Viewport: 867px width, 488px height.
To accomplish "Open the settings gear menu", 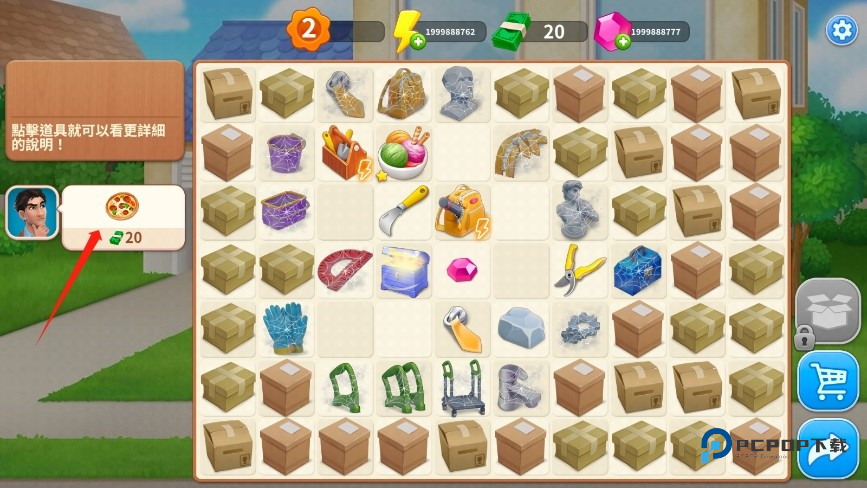I will pyautogui.click(x=840, y=30).
